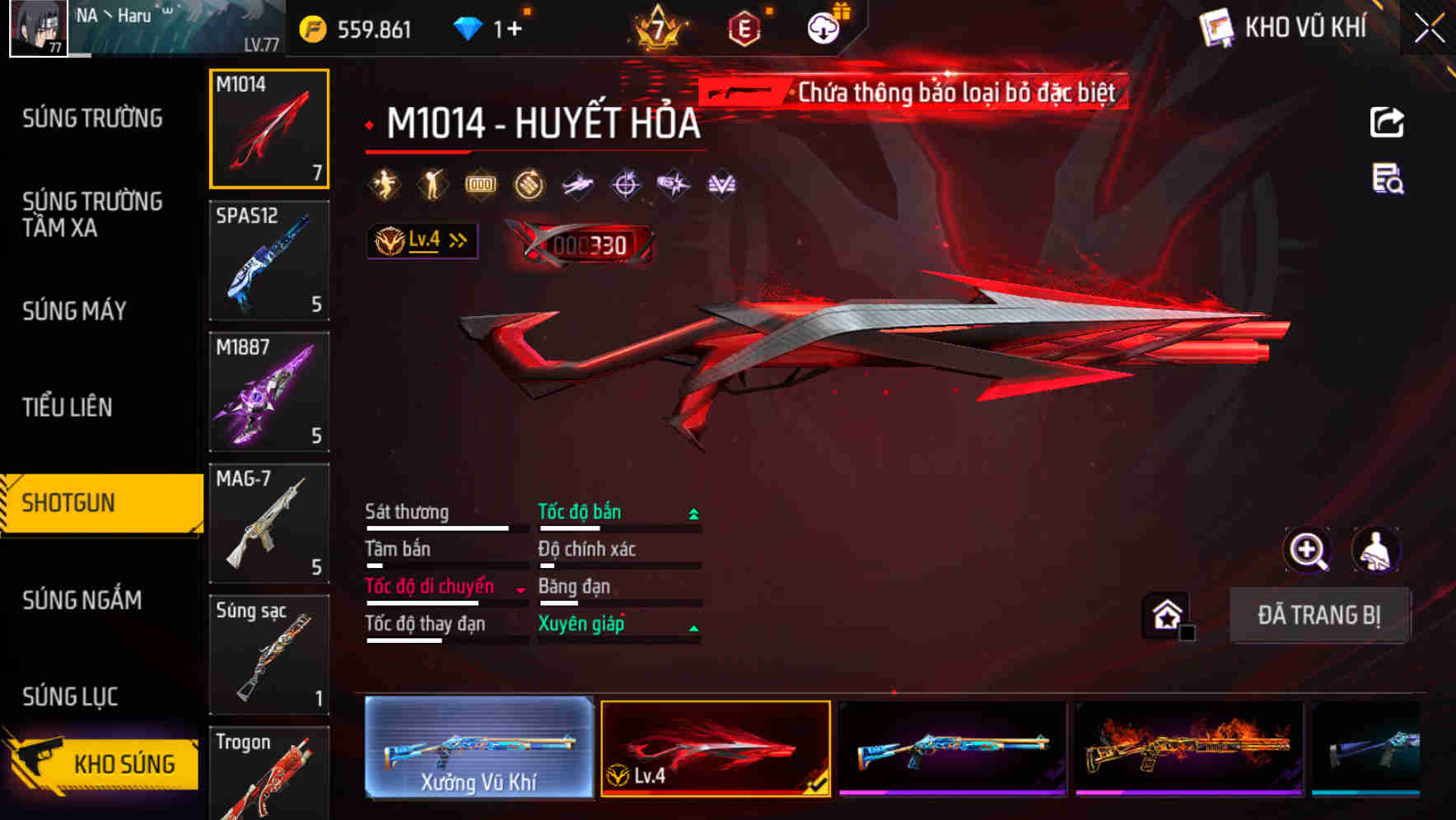
Task: Click the reload speed circular bullet icon
Action: pyautogui.click(x=528, y=185)
